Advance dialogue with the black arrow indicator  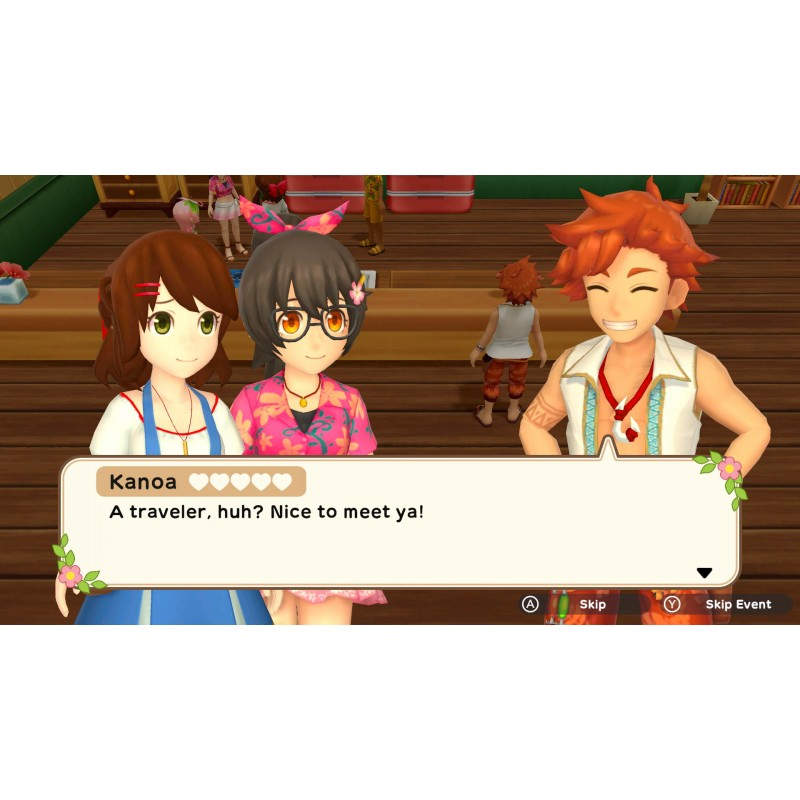click(704, 573)
